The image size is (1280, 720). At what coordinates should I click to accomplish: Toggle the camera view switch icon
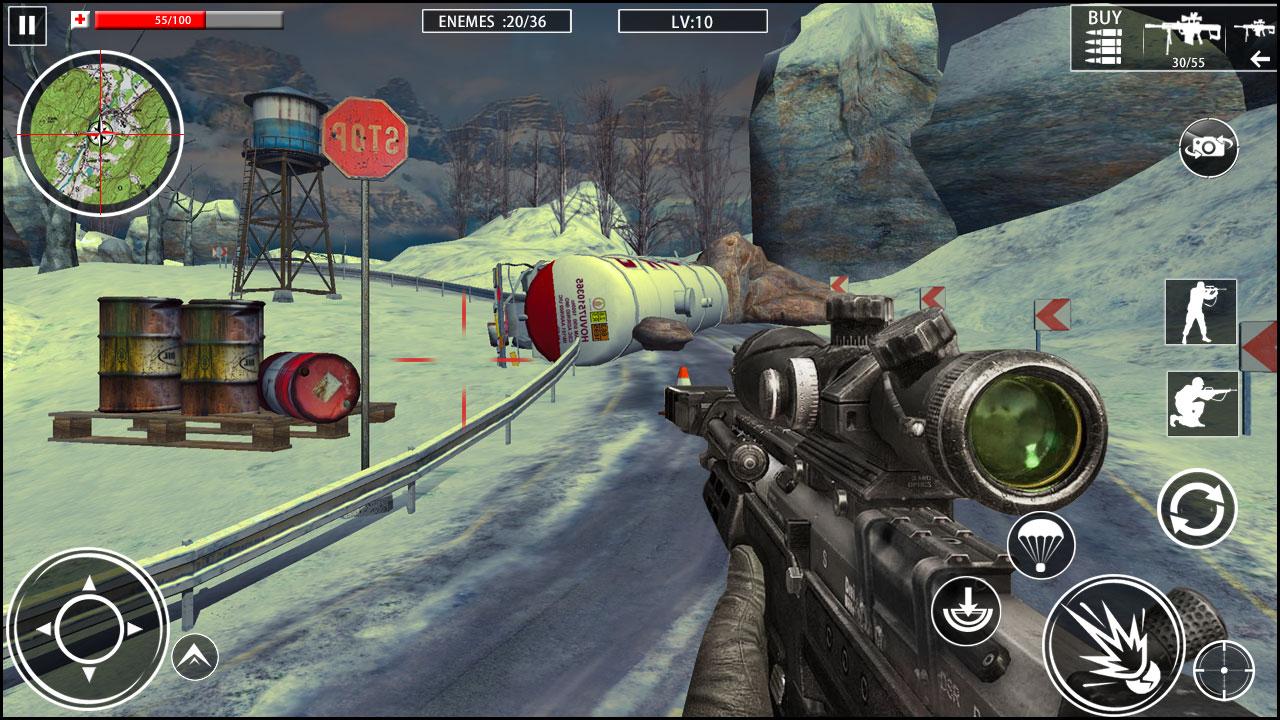pyautogui.click(x=1208, y=147)
